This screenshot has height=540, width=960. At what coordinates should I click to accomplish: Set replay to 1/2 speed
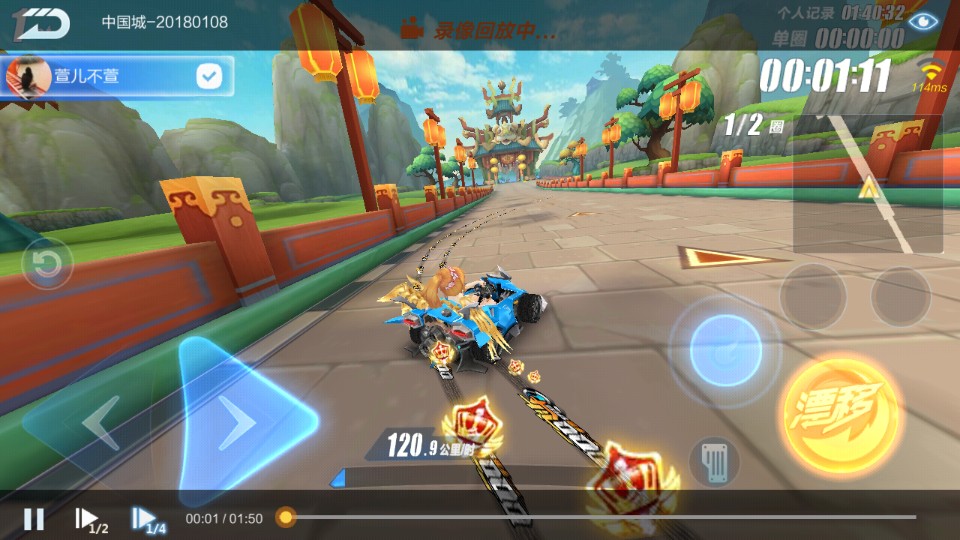(90, 519)
